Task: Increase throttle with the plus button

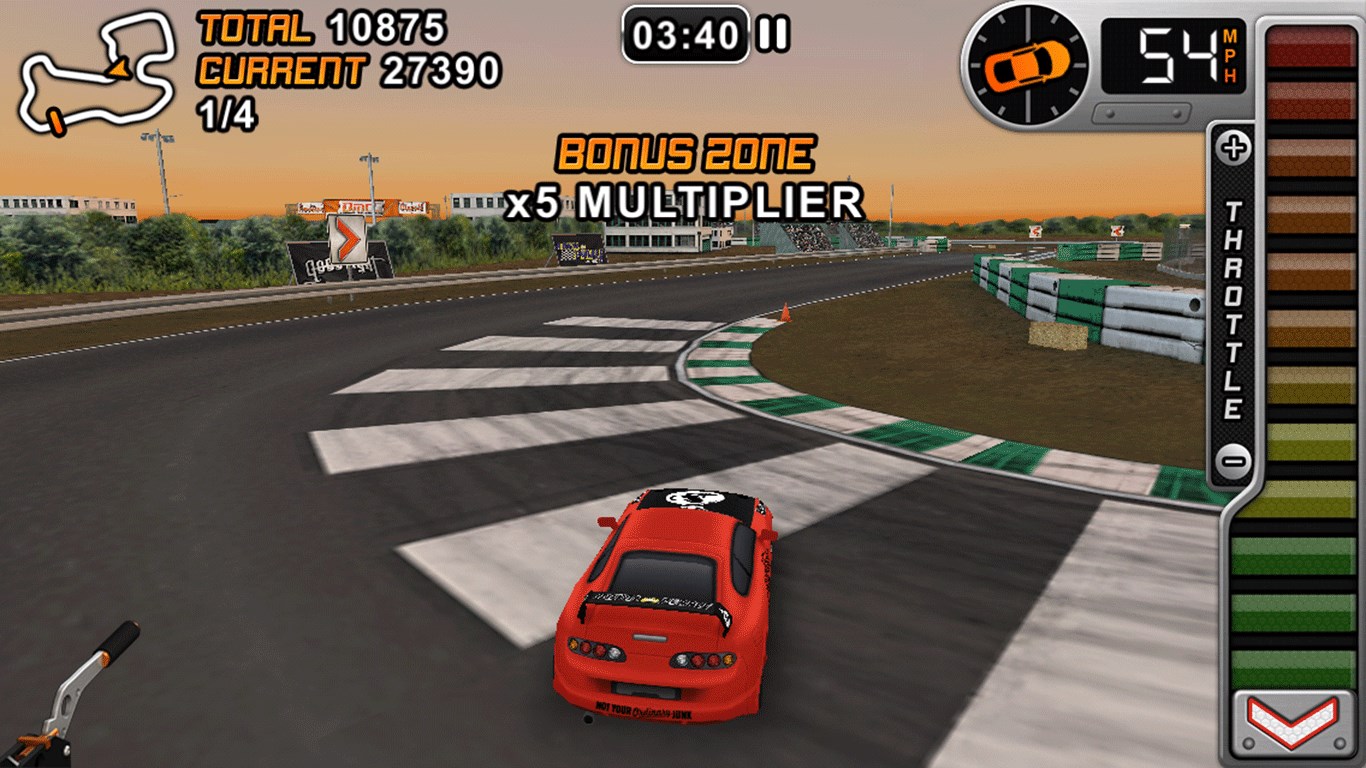Action: 1234,150
